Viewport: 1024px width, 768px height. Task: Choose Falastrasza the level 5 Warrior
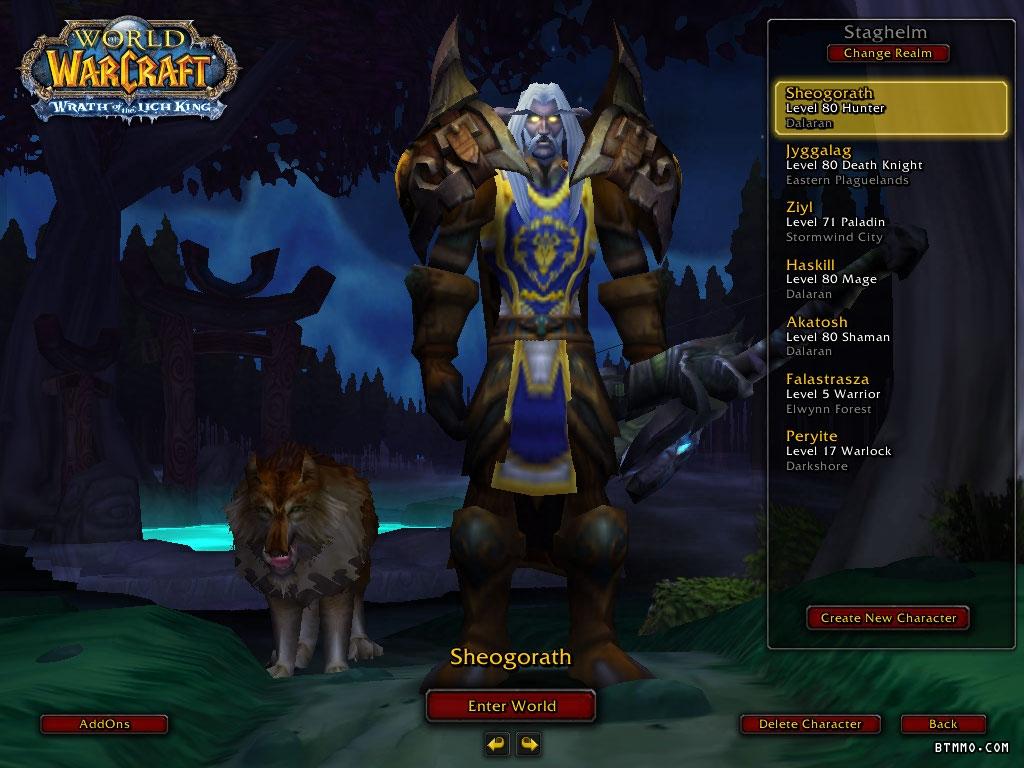pyautogui.click(x=891, y=393)
